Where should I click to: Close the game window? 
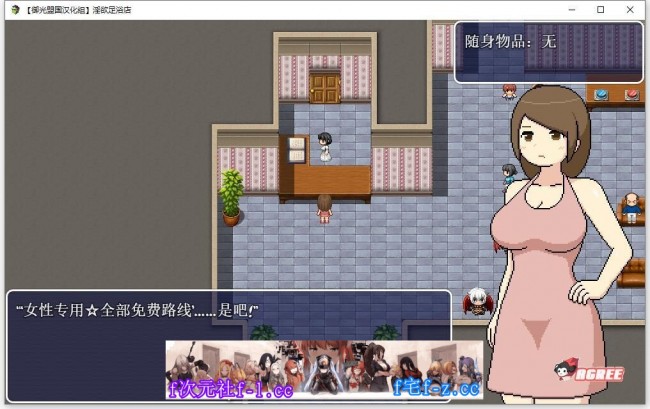tap(630, 9)
